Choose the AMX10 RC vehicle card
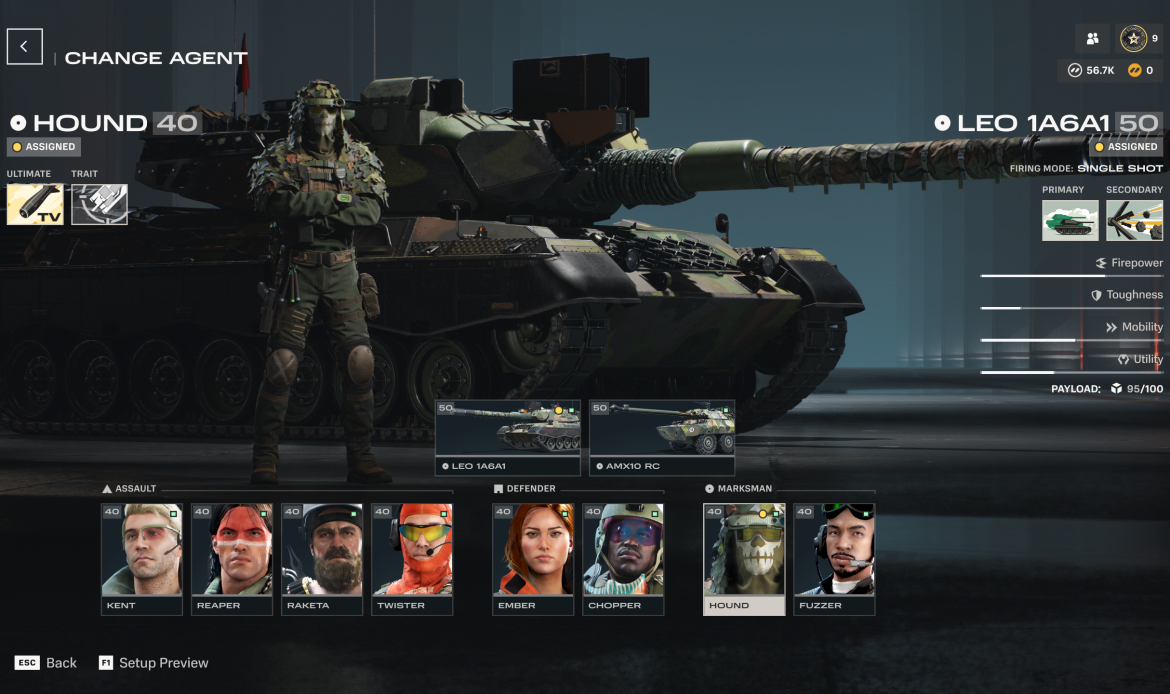 click(x=662, y=437)
